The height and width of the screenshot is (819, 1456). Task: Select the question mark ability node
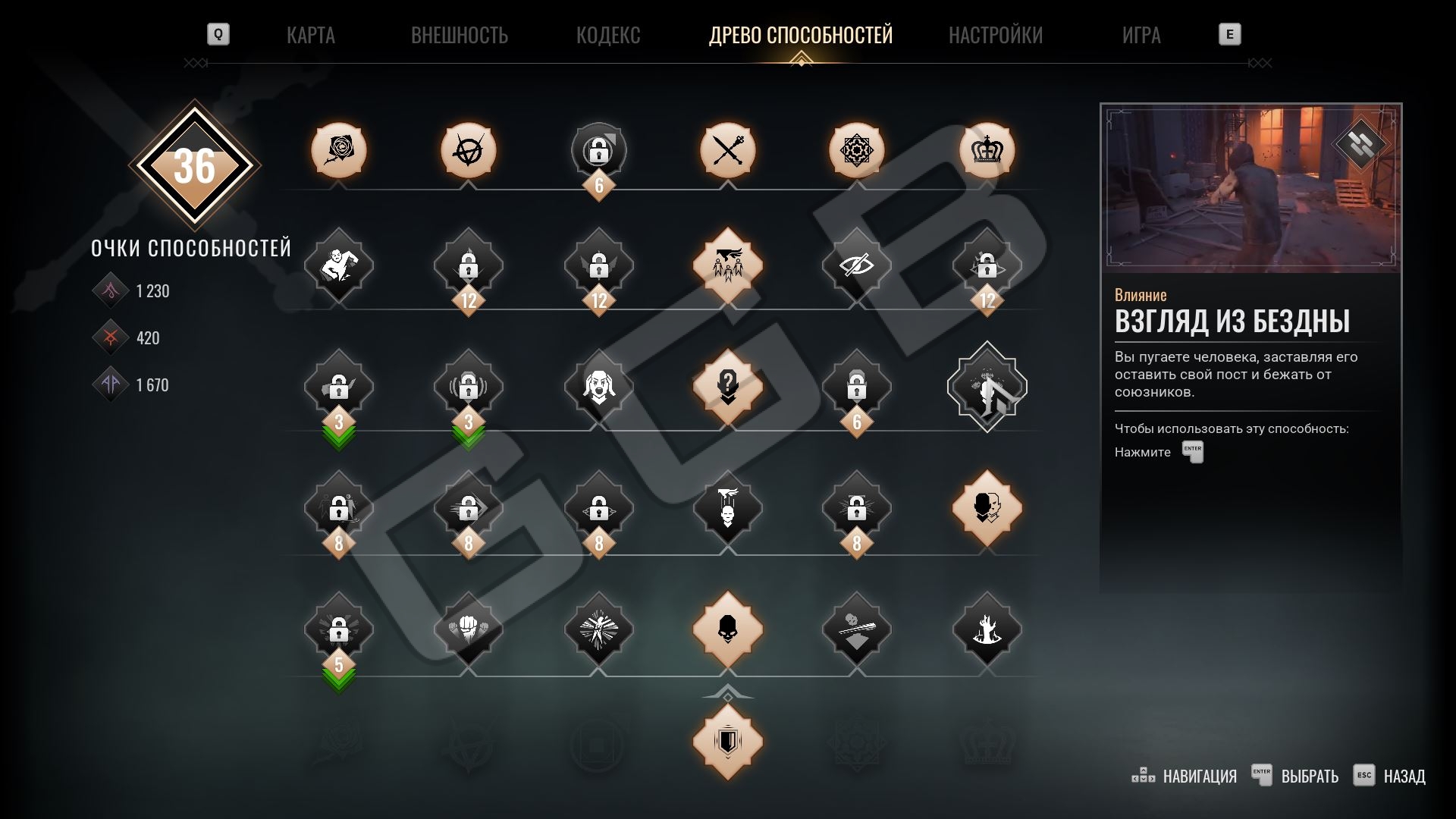[728, 387]
